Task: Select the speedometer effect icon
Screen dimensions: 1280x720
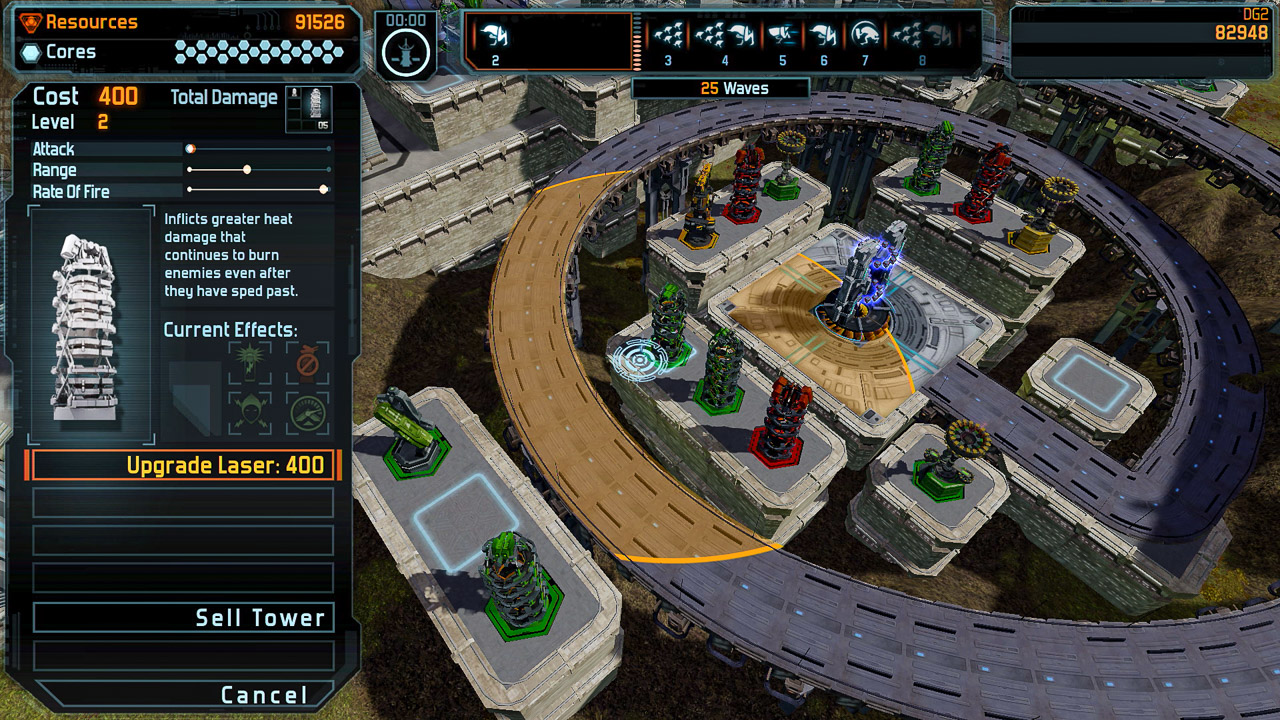Action: pyautogui.click(x=306, y=412)
